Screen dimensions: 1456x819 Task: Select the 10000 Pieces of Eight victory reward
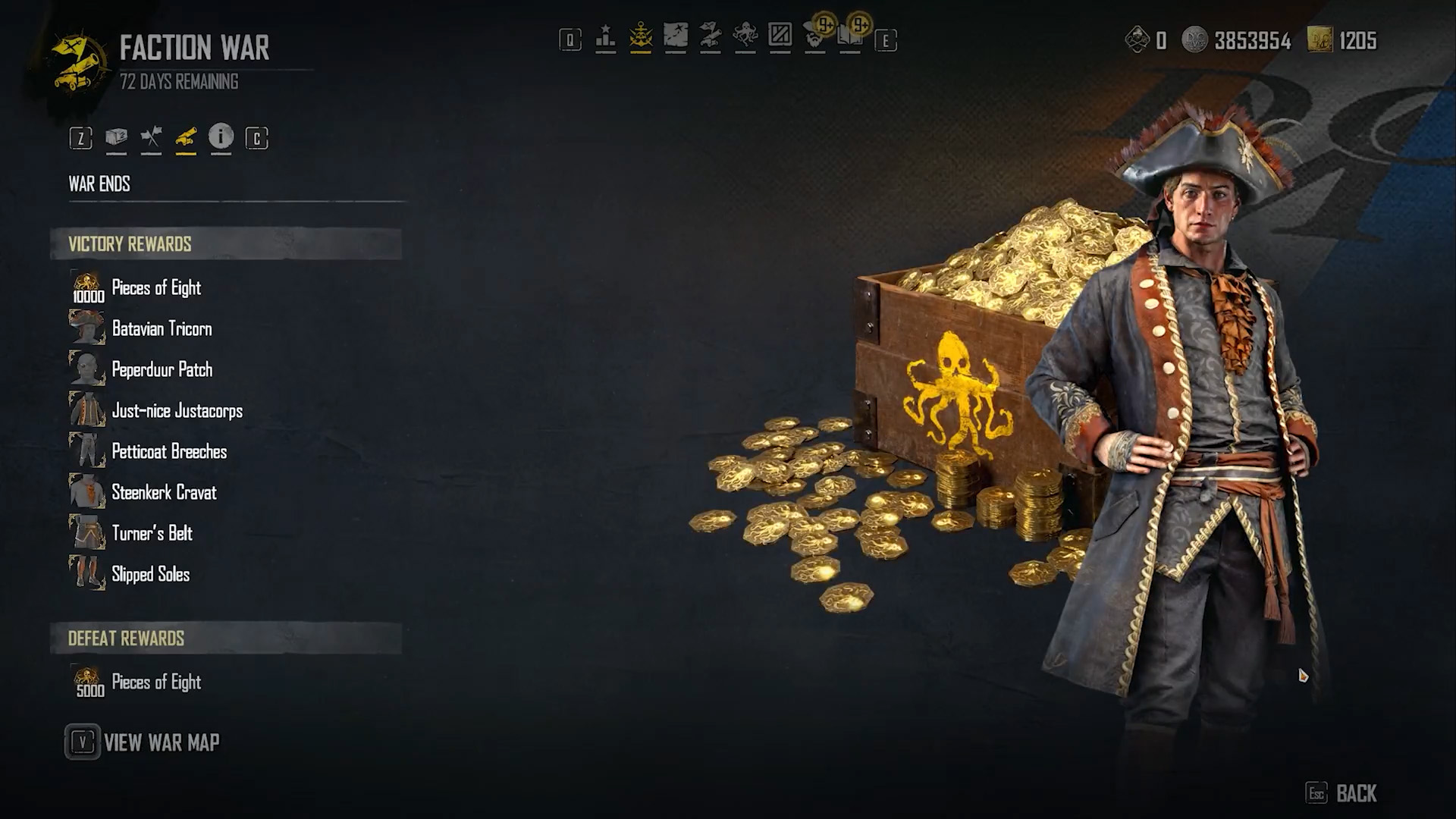155,288
